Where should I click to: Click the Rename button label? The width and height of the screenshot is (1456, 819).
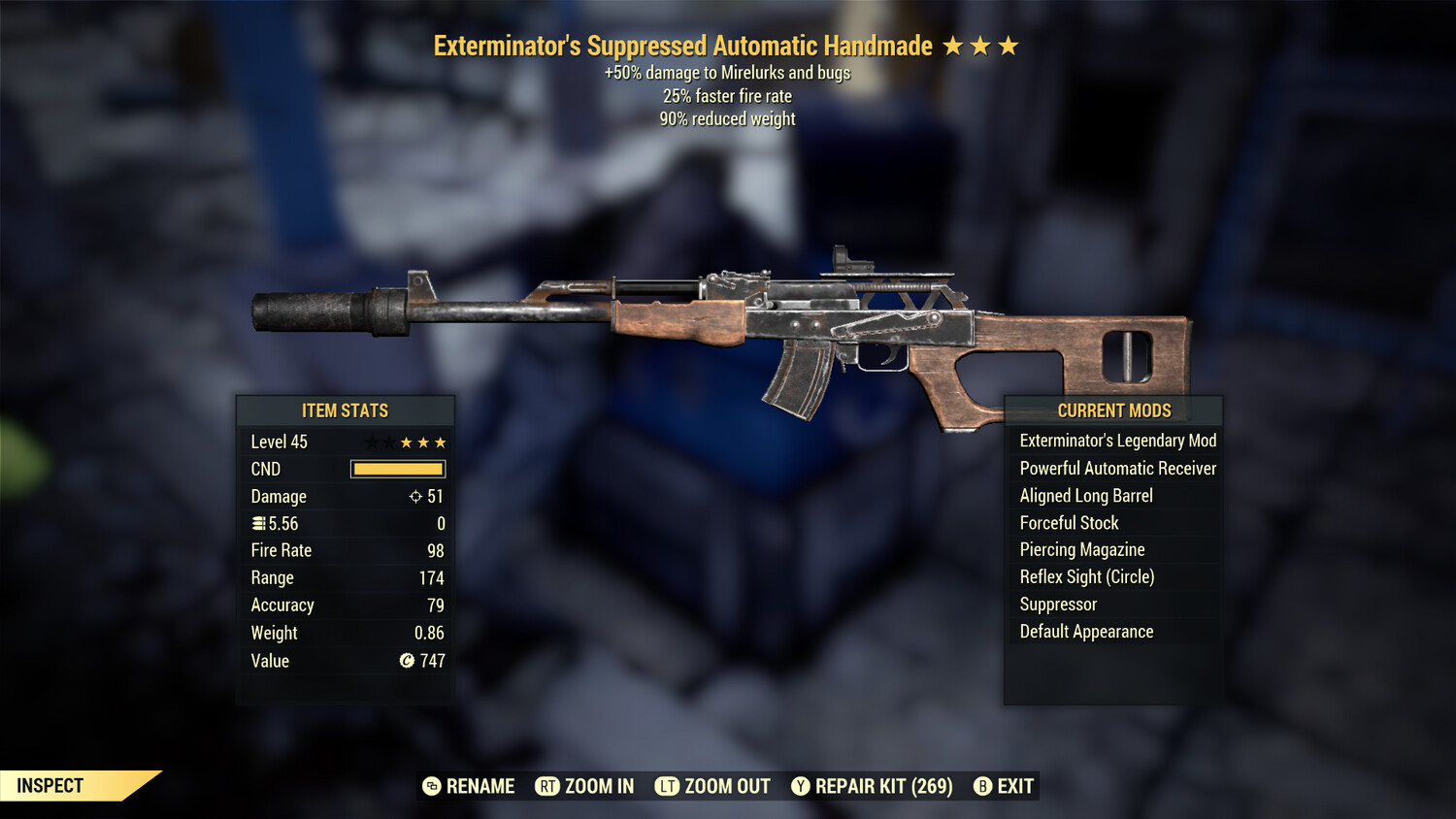click(480, 786)
